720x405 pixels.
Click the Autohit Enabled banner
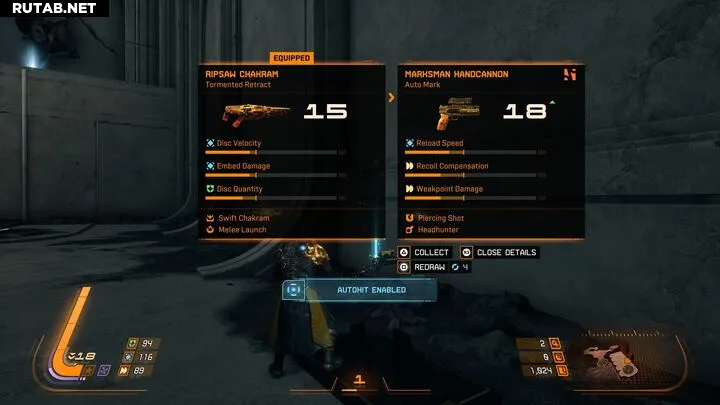(x=360, y=290)
